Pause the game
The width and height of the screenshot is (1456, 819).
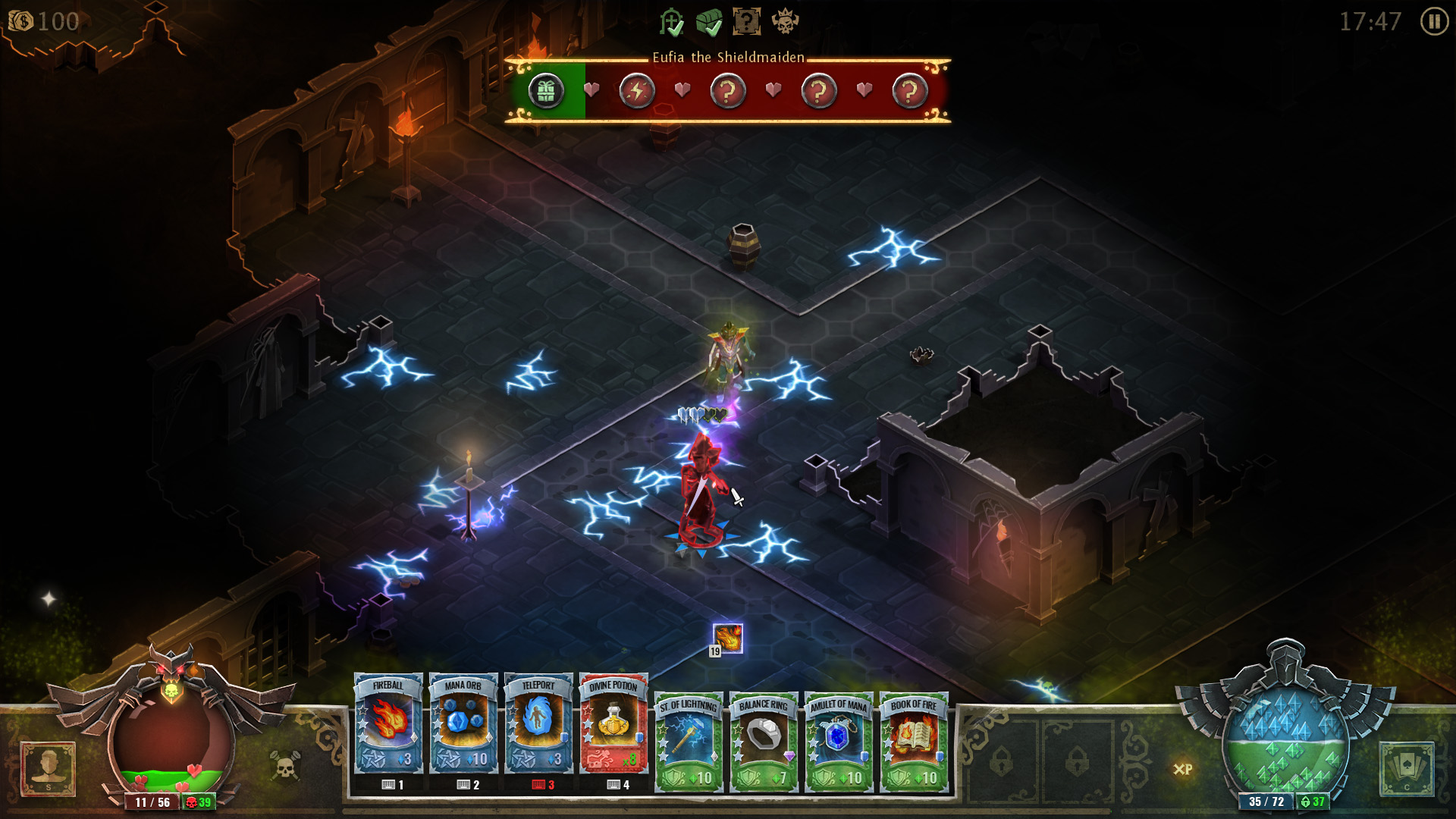click(1435, 22)
